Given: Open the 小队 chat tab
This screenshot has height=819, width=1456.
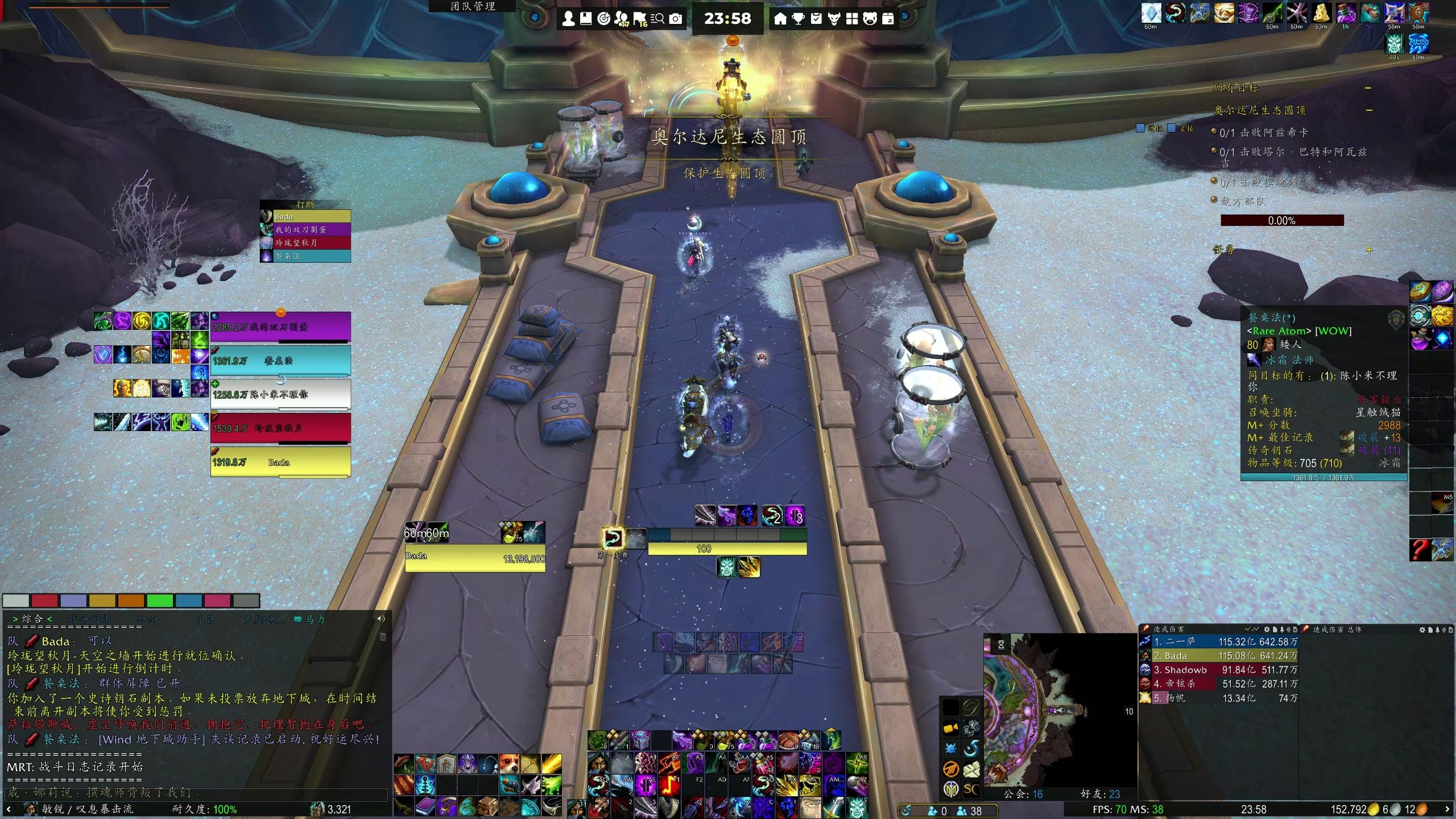Looking at the screenshot, I should (206, 619).
